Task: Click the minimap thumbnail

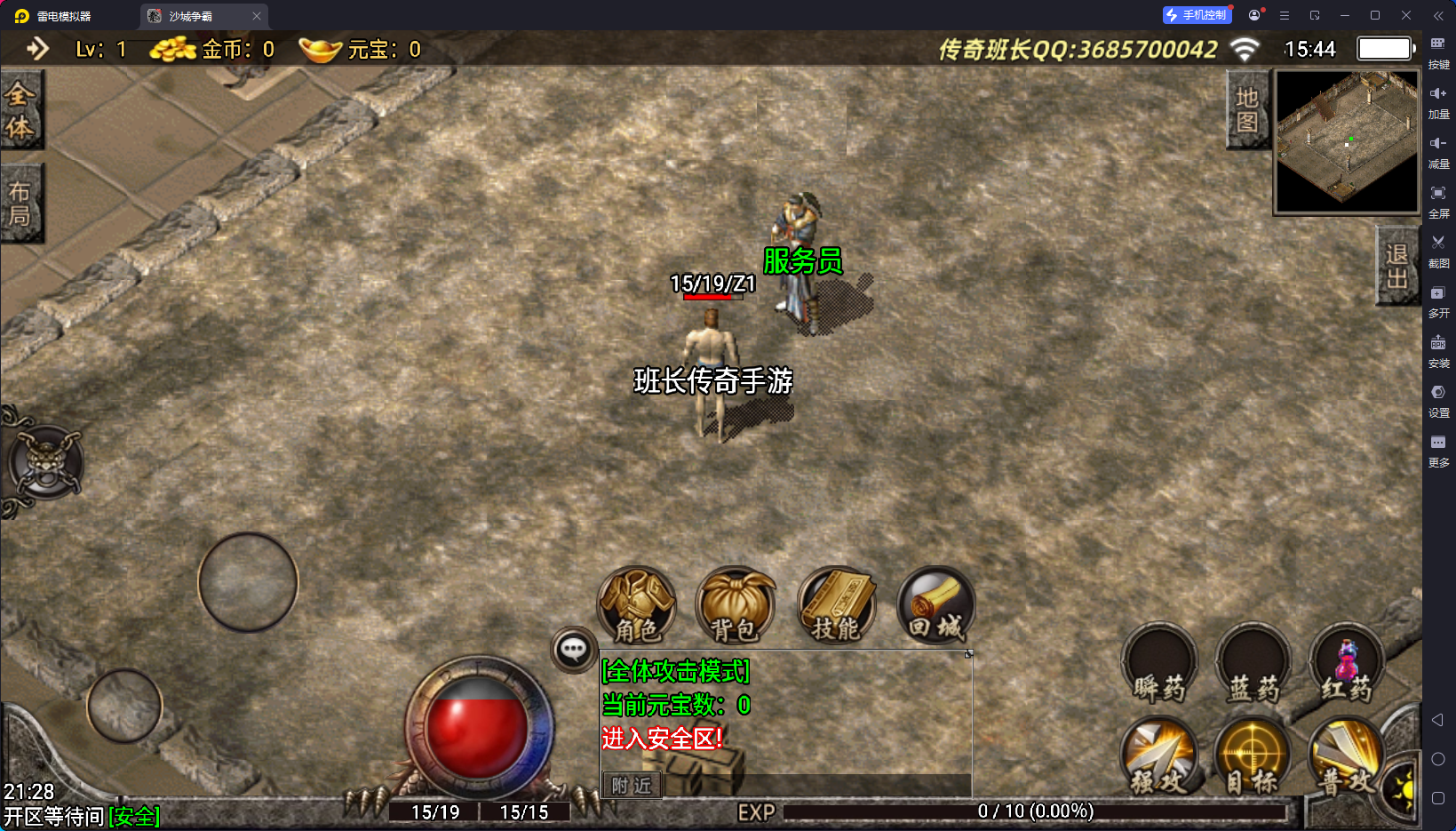Action: click(x=1346, y=141)
